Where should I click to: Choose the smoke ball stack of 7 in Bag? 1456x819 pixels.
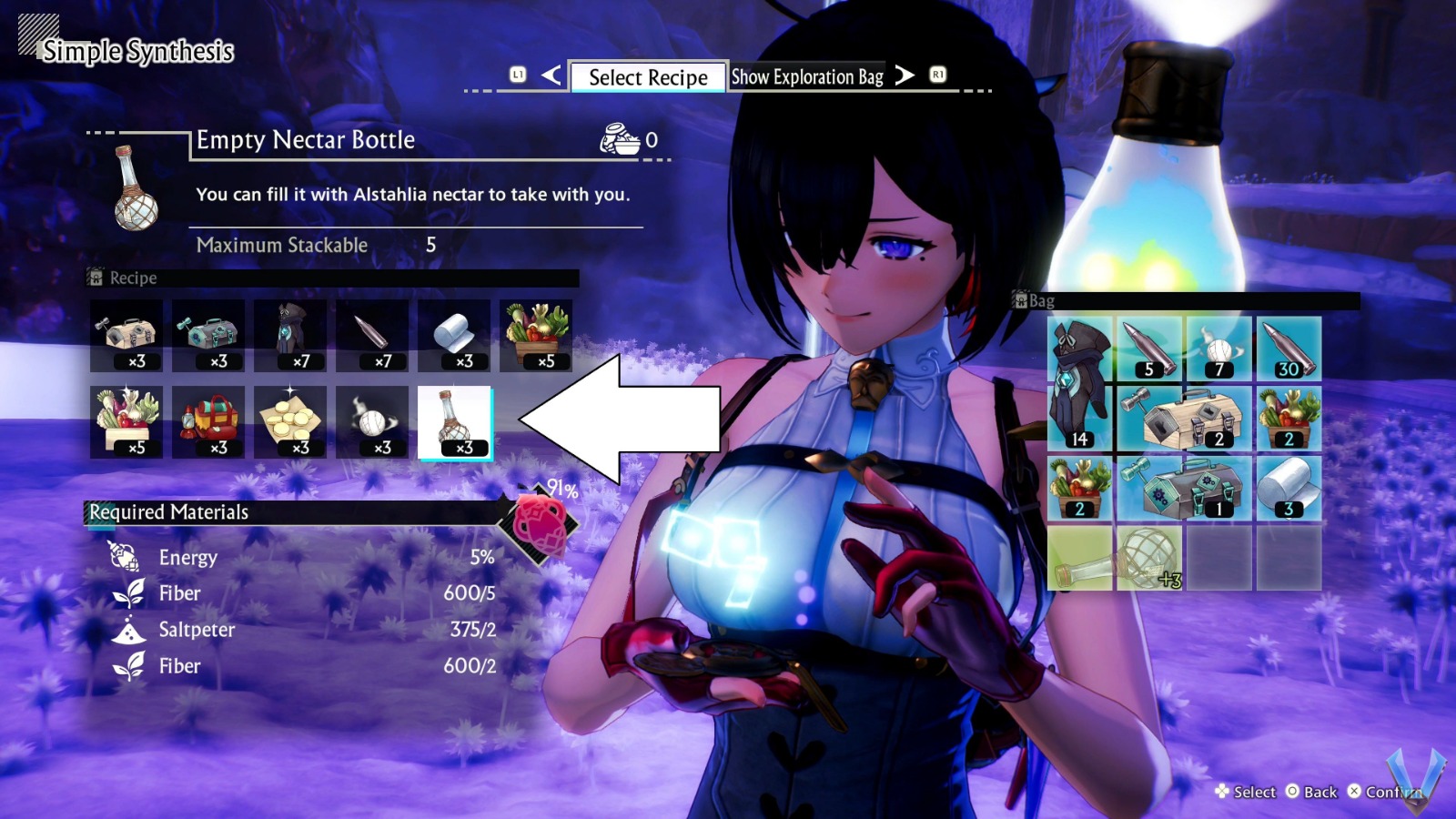[x=1219, y=349]
